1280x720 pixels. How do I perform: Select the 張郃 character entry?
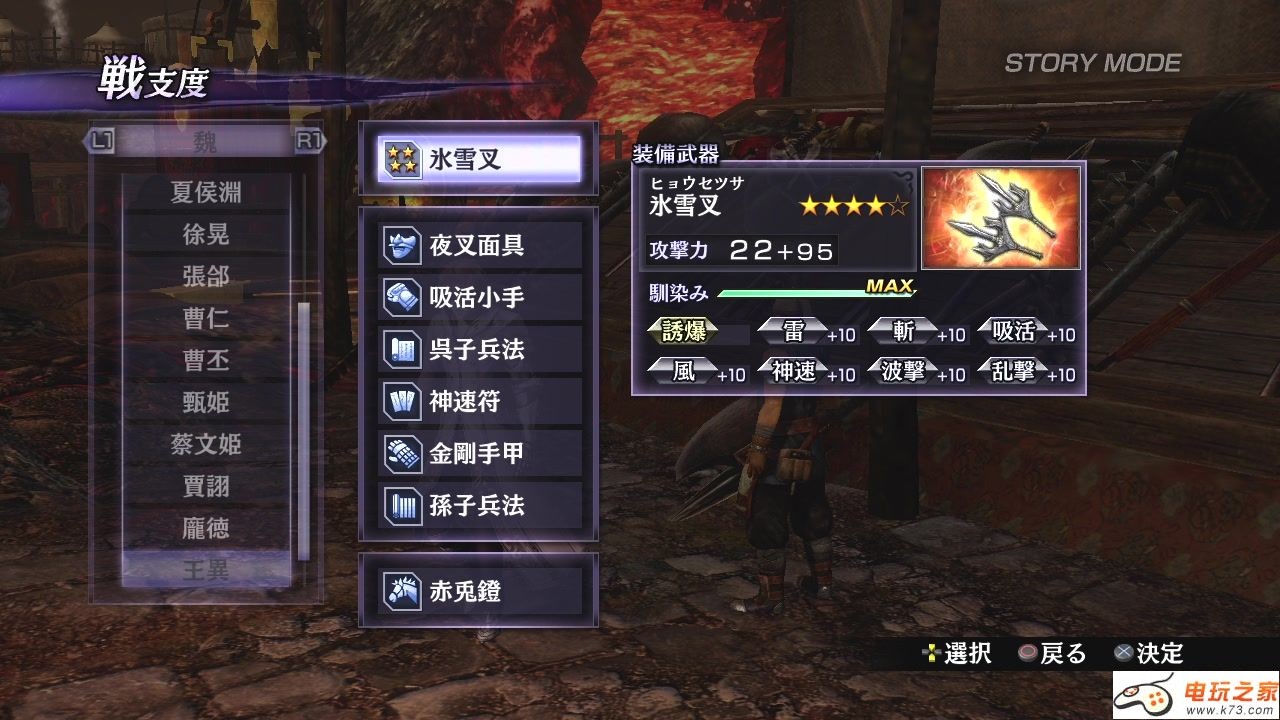(206, 276)
